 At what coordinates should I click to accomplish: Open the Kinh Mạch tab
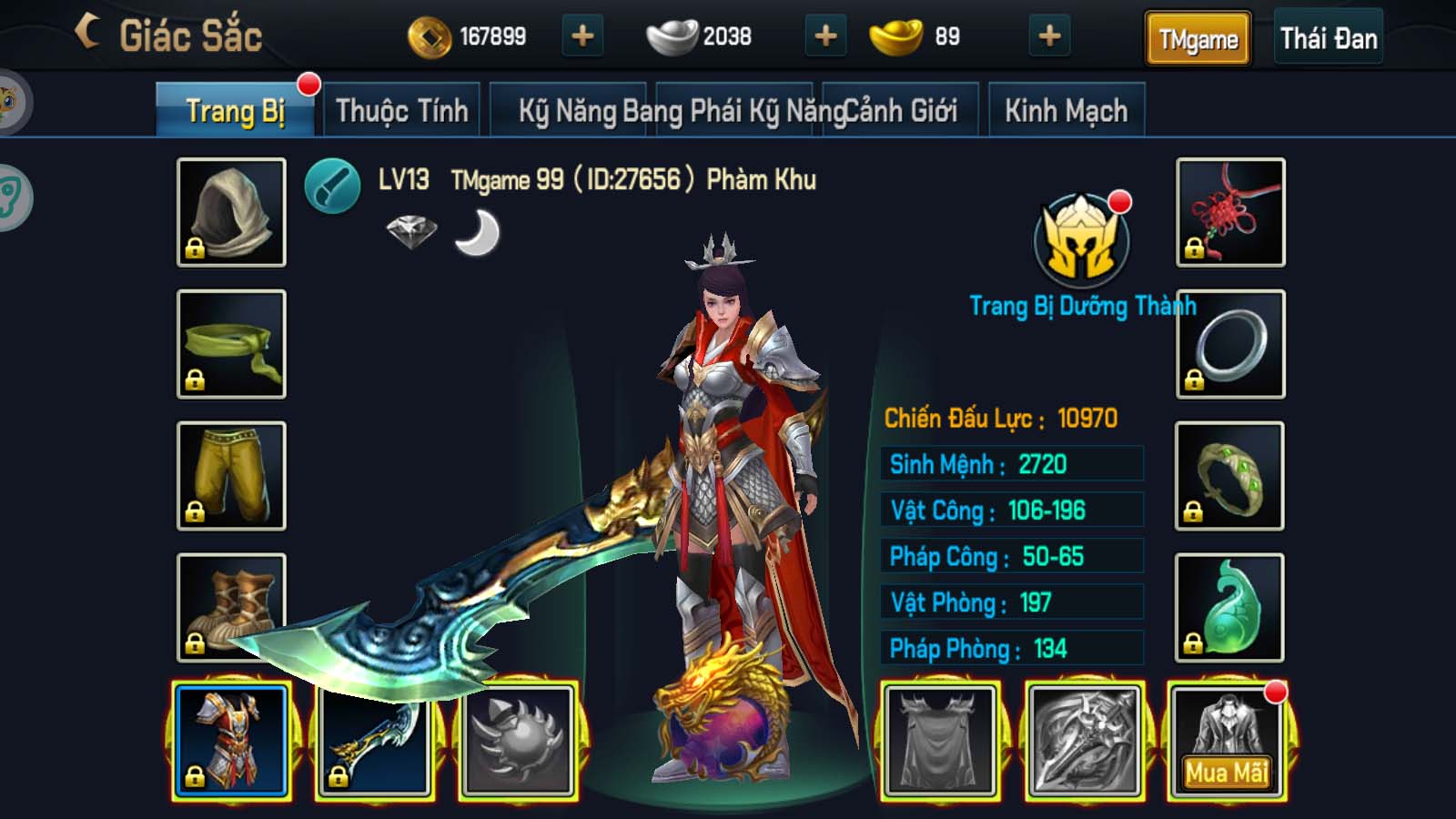click(x=1067, y=108)
